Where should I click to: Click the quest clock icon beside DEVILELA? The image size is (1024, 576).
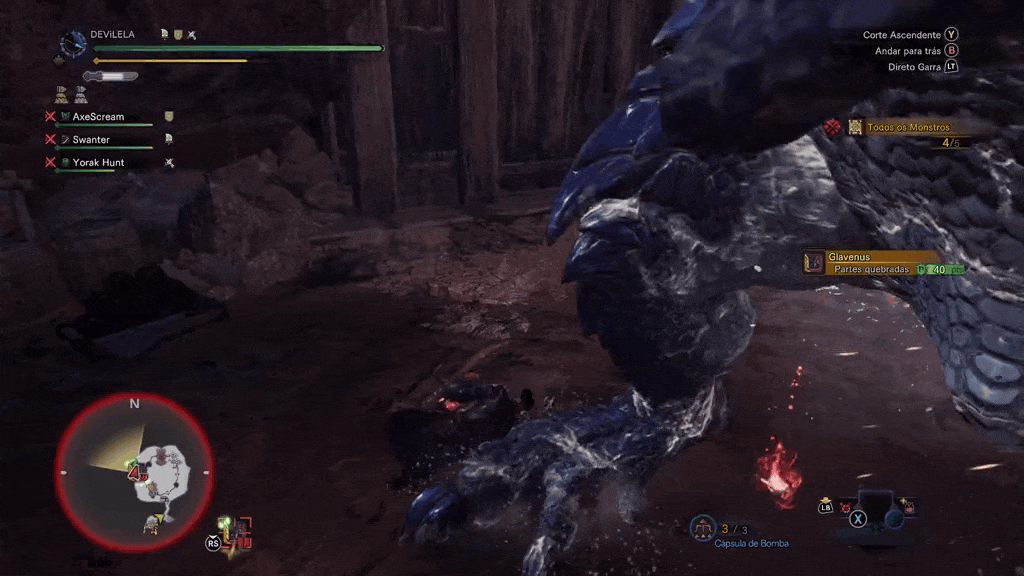coord(73,44)
